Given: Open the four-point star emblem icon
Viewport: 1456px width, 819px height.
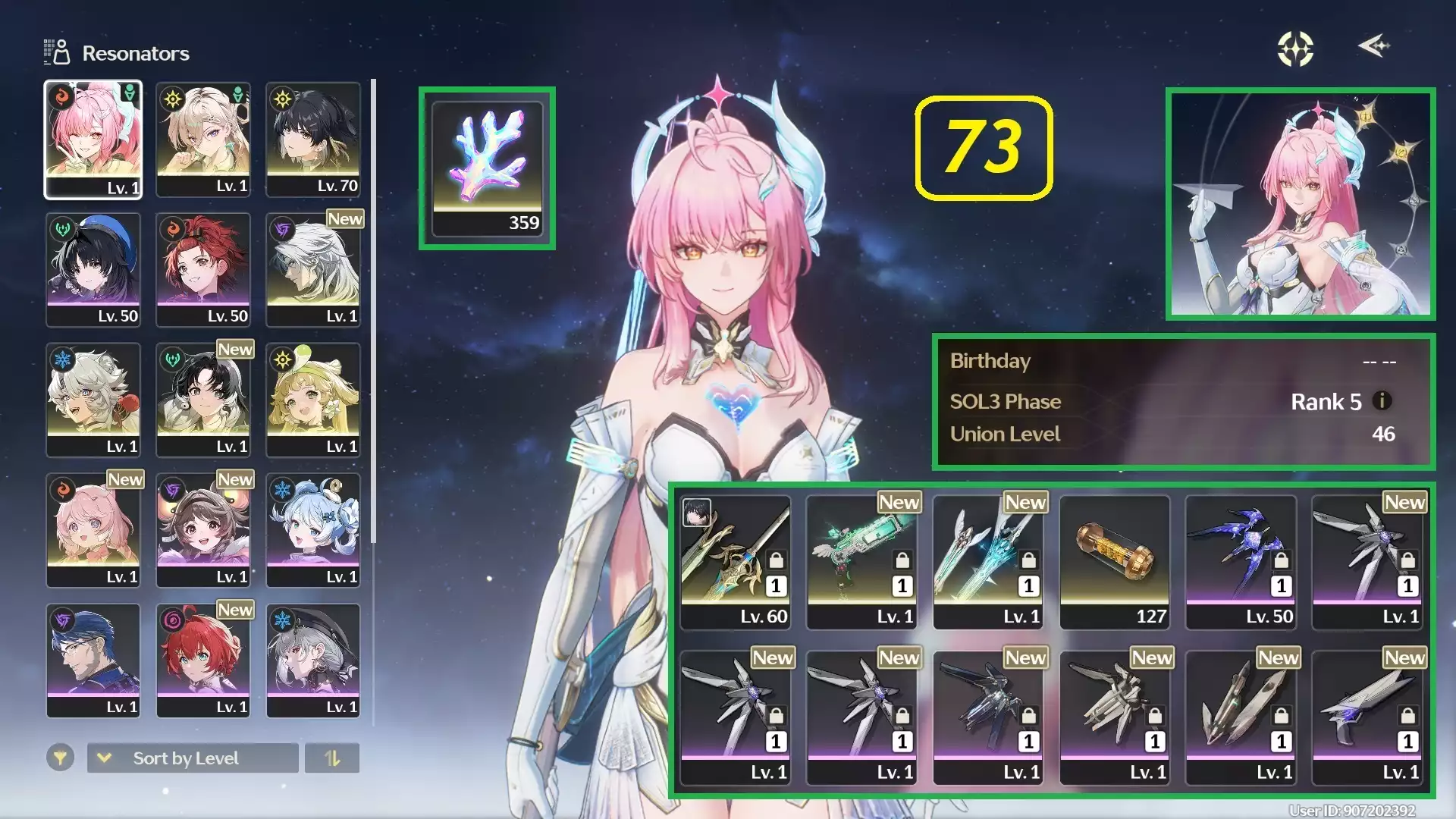Looking at the screenshot, I should point(1295,49).
